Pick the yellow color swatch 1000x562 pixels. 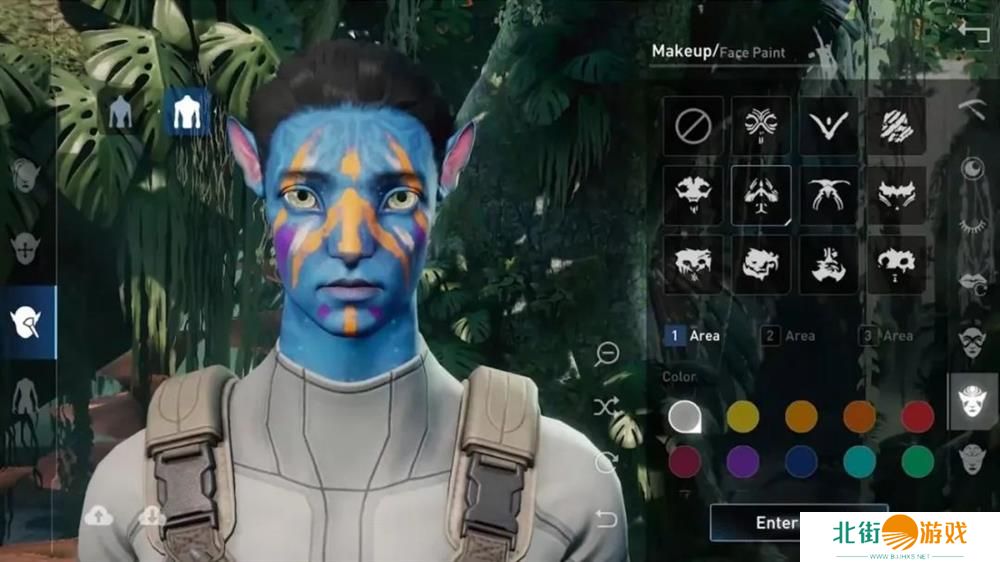pos(742,416)
